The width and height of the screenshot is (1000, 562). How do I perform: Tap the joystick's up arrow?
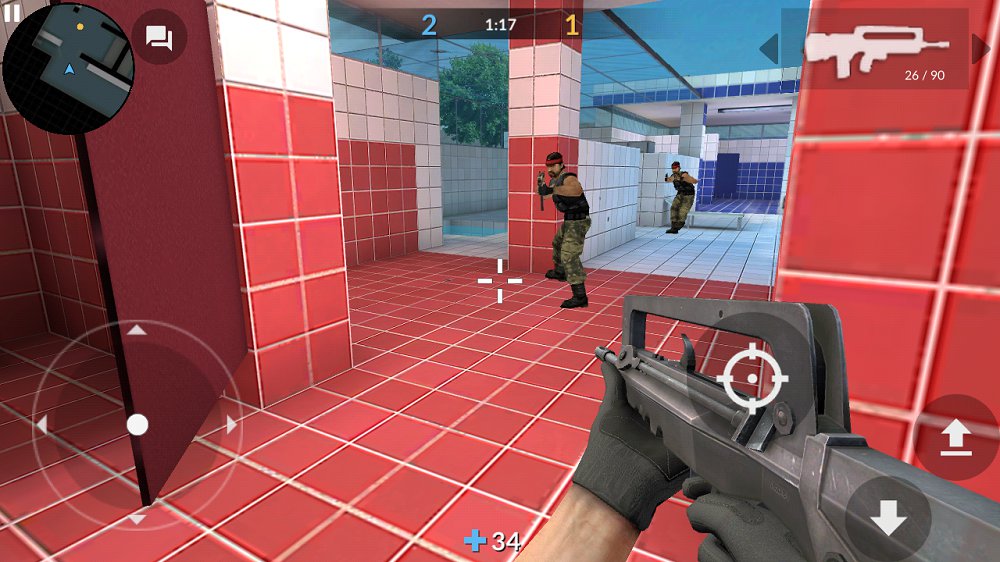tap(137, 330)
